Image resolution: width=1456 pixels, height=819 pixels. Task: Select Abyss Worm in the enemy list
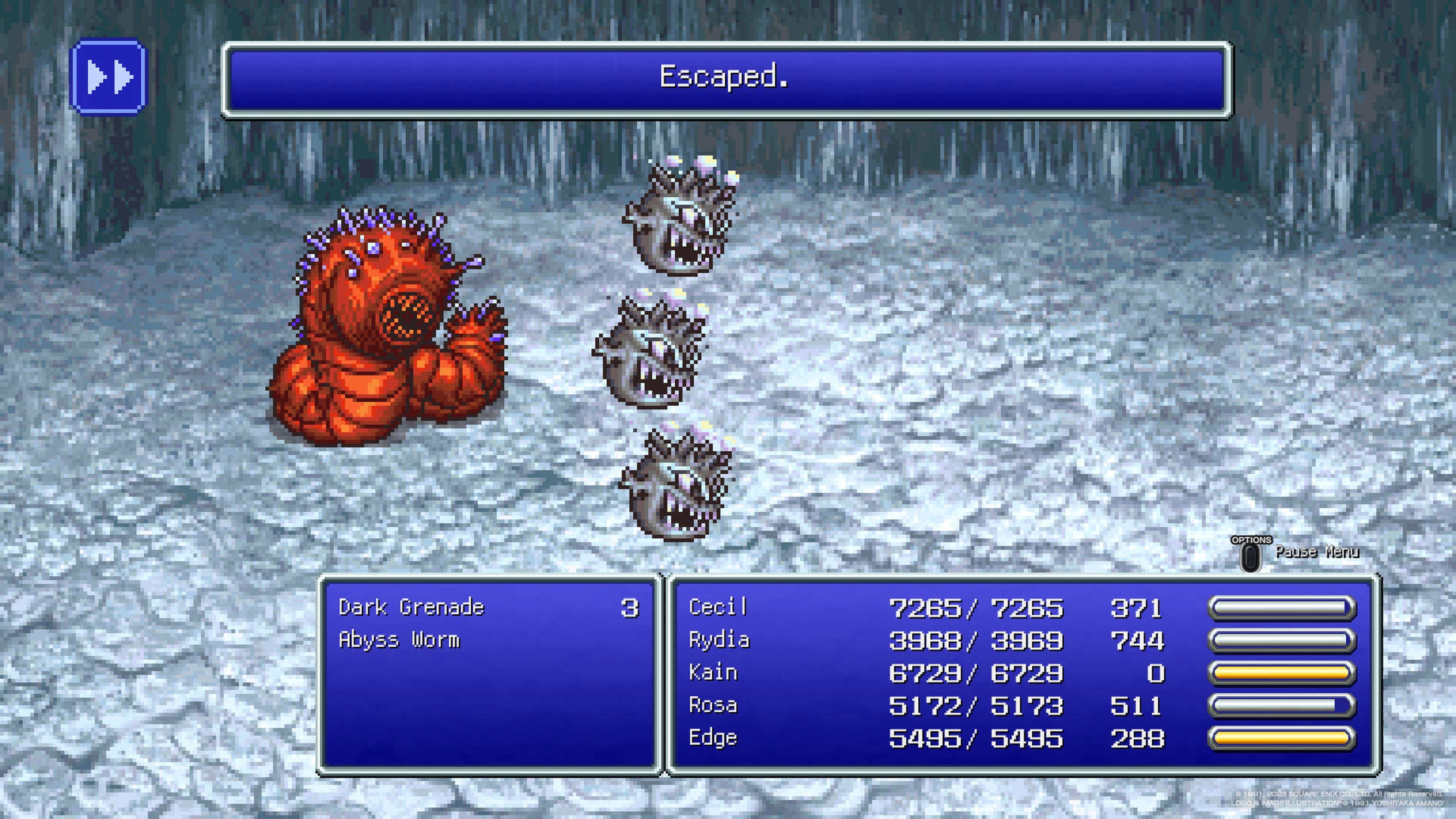(399, 640)
